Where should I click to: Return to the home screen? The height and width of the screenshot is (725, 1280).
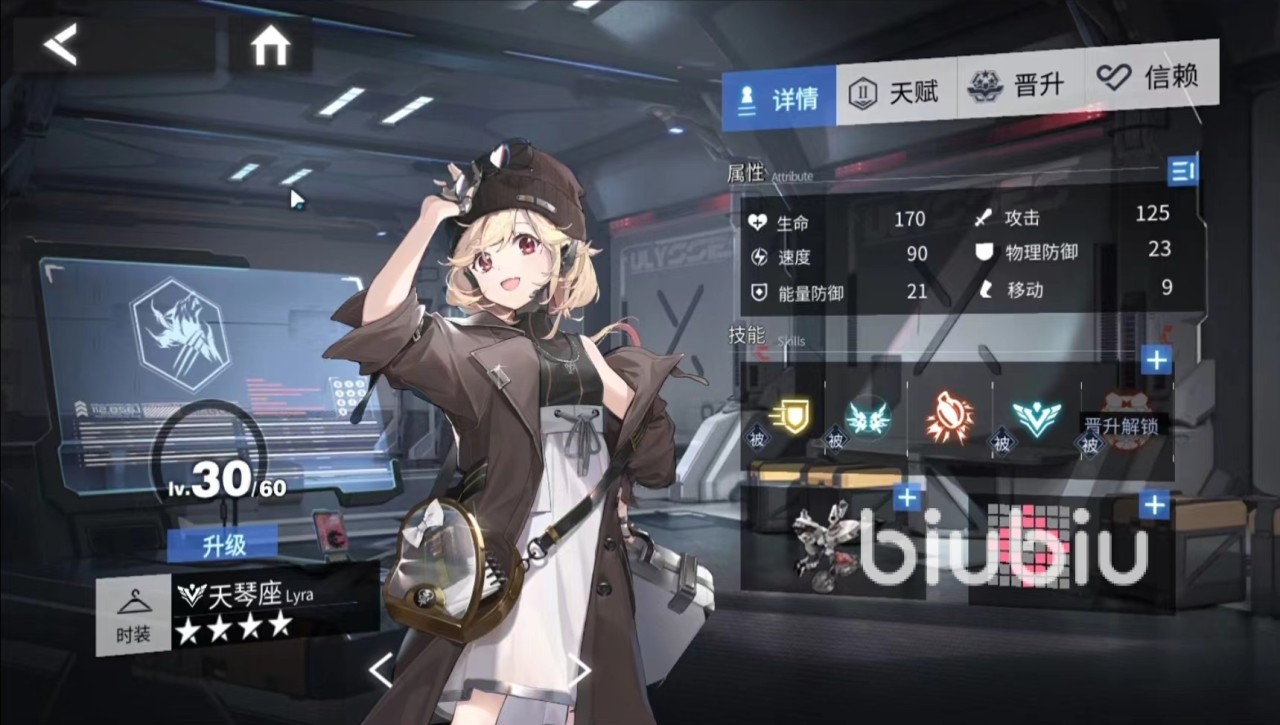(x=270, y=46)
